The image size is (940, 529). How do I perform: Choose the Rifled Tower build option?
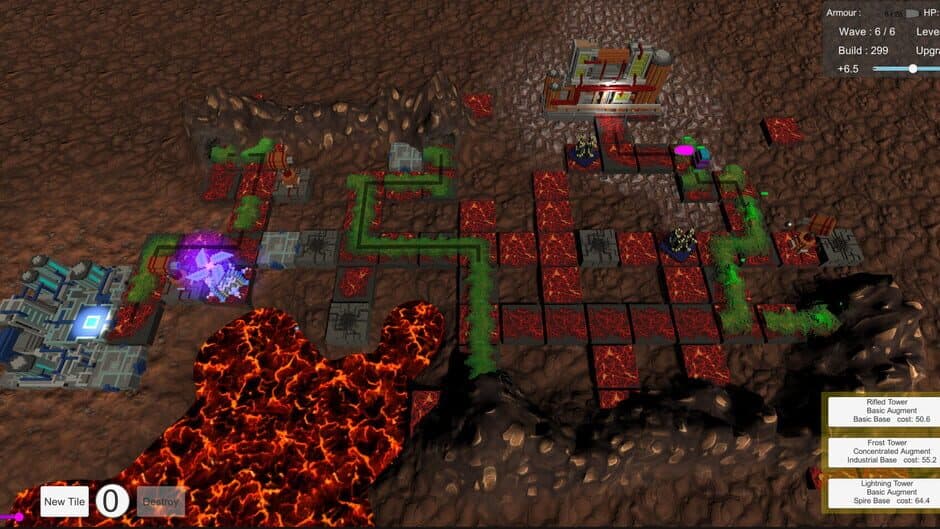pyautogui.click(x=882, y=411)
